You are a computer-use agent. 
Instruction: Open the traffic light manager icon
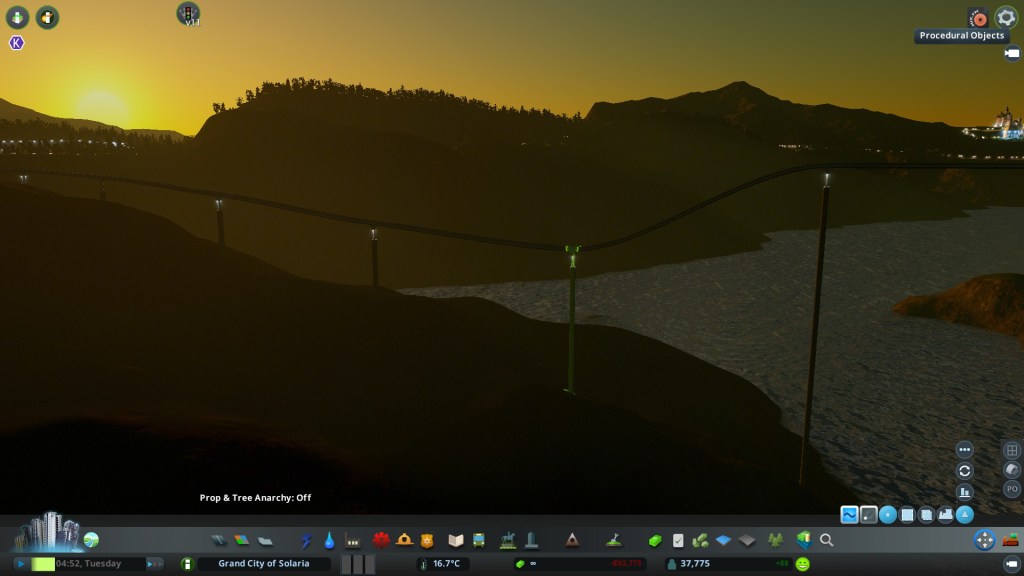(x=188, y=13)
